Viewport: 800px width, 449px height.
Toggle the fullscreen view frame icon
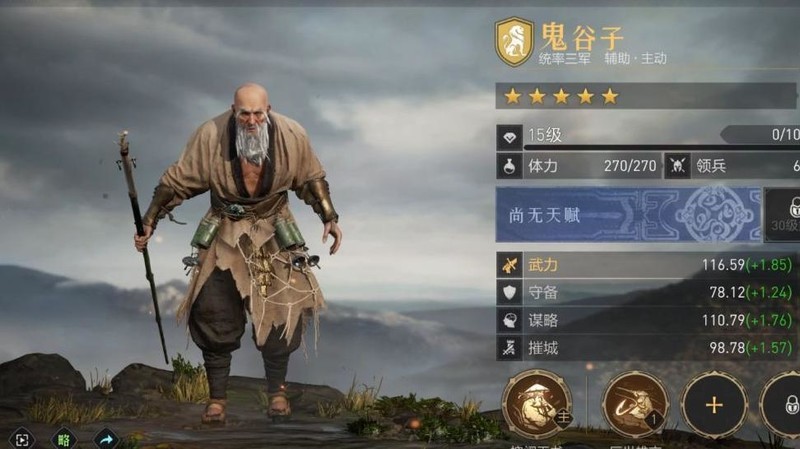tap(22, 438)
